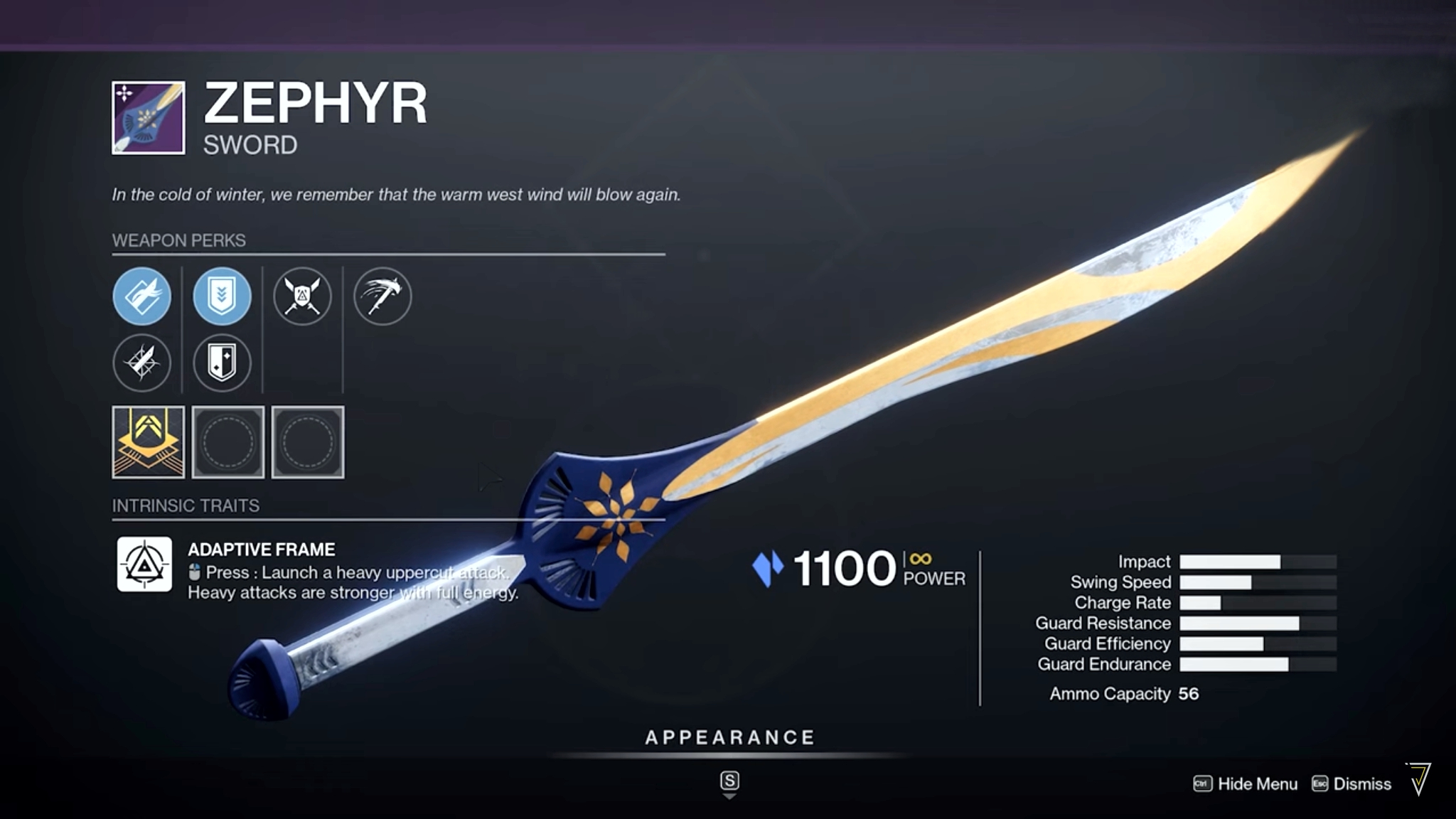
Task: Select the highlighted shield guard perk with chevrons
Action: click(222, 296)
